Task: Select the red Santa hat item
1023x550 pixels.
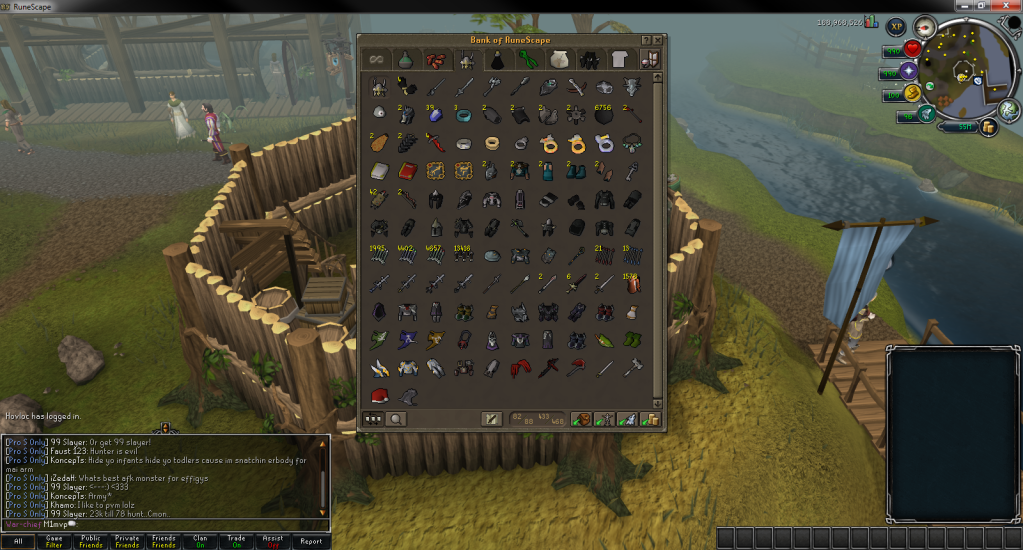Action: [380, 394]
